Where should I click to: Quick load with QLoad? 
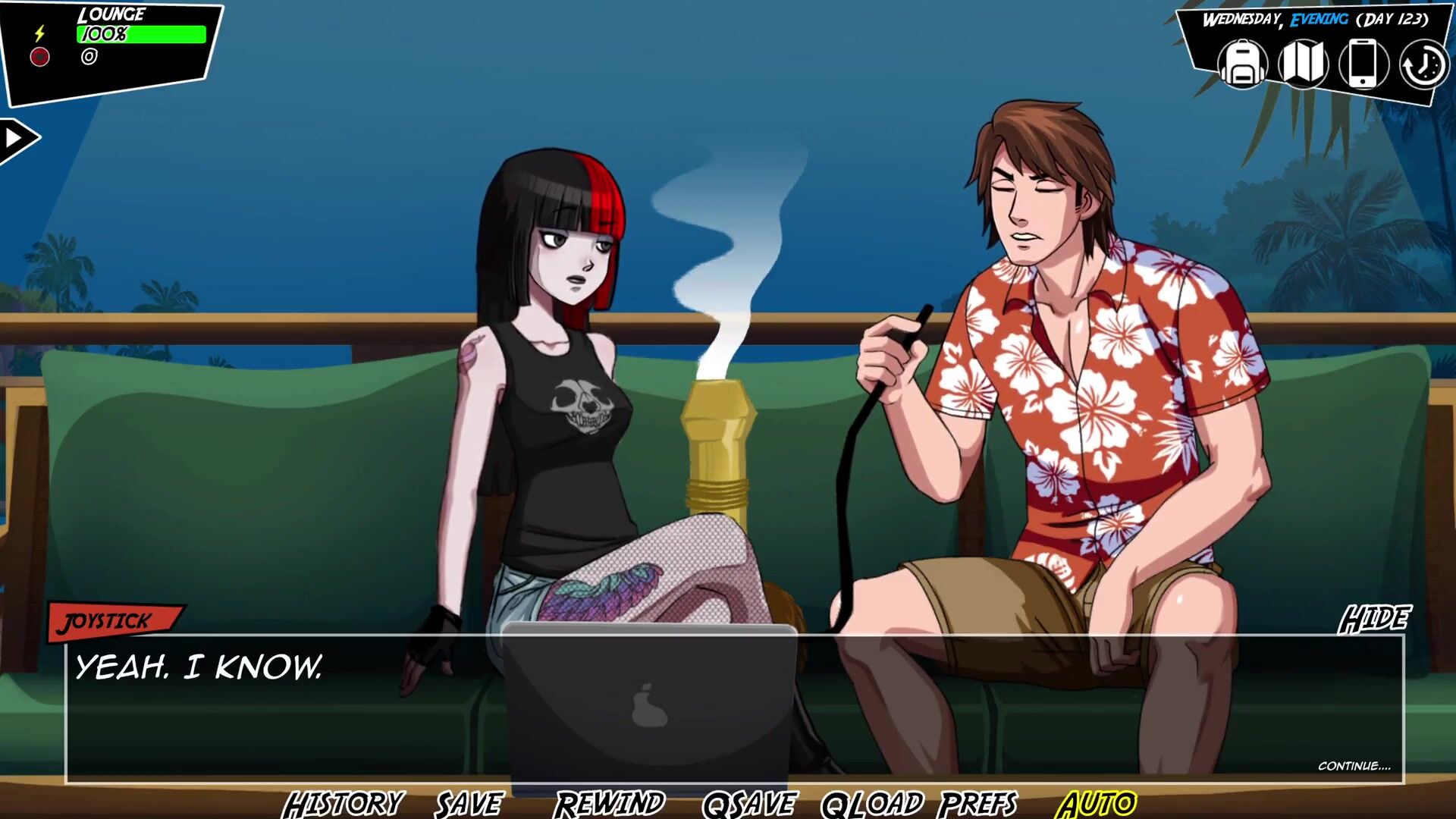click(872, 802)
